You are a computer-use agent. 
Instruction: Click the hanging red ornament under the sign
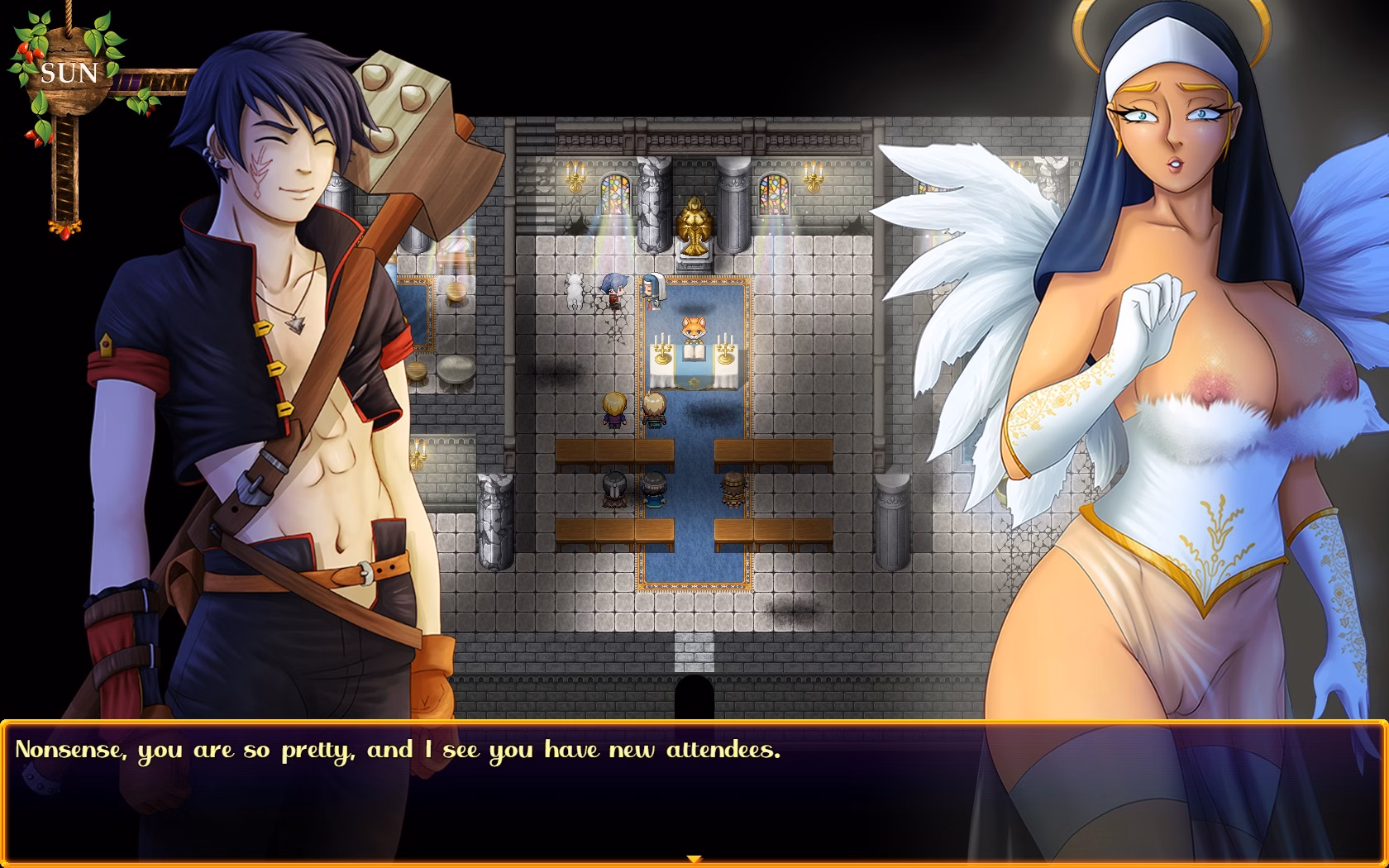pos(65,233)
